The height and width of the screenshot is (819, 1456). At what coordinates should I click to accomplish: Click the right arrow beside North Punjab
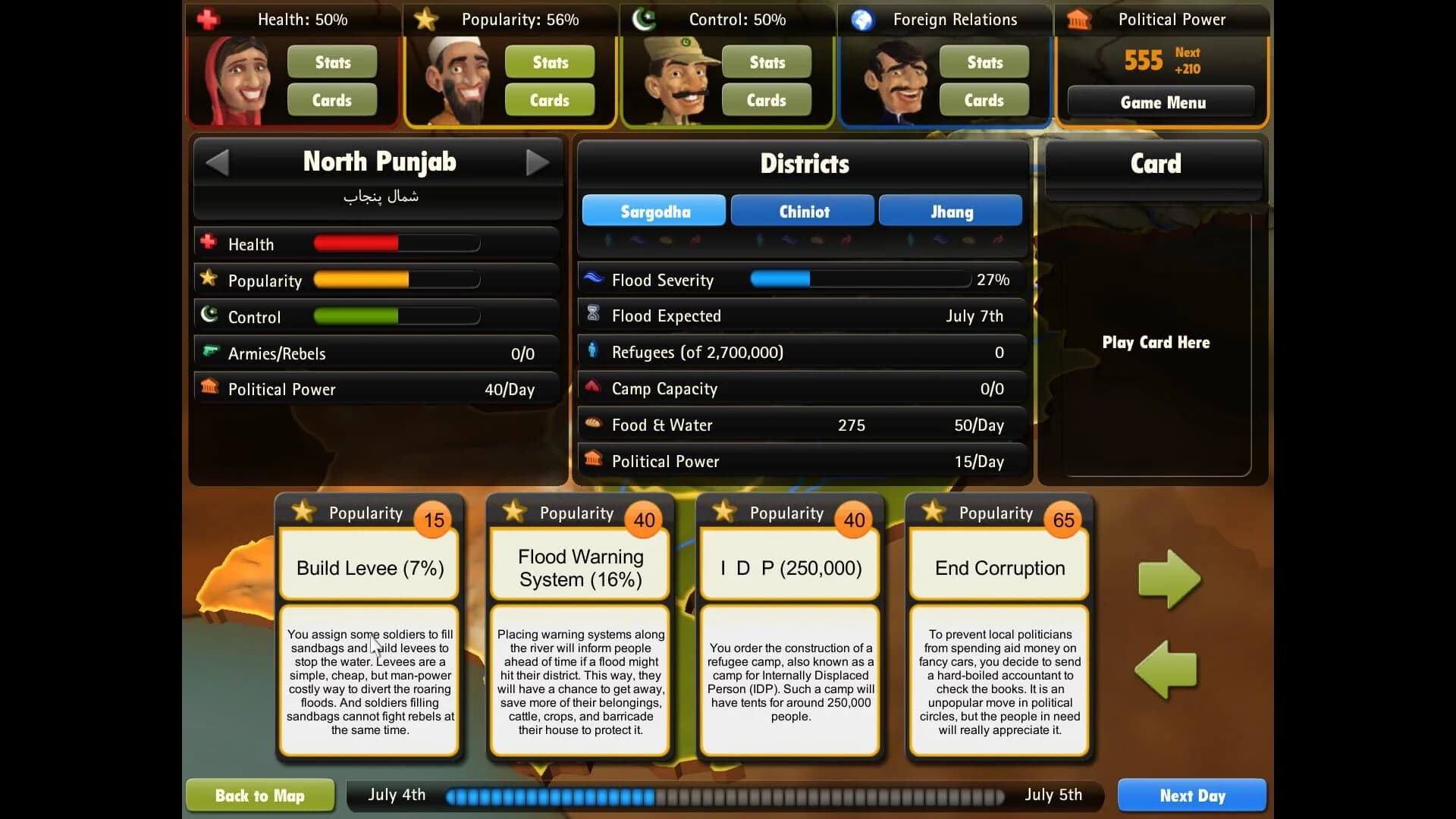pos(538,162)
